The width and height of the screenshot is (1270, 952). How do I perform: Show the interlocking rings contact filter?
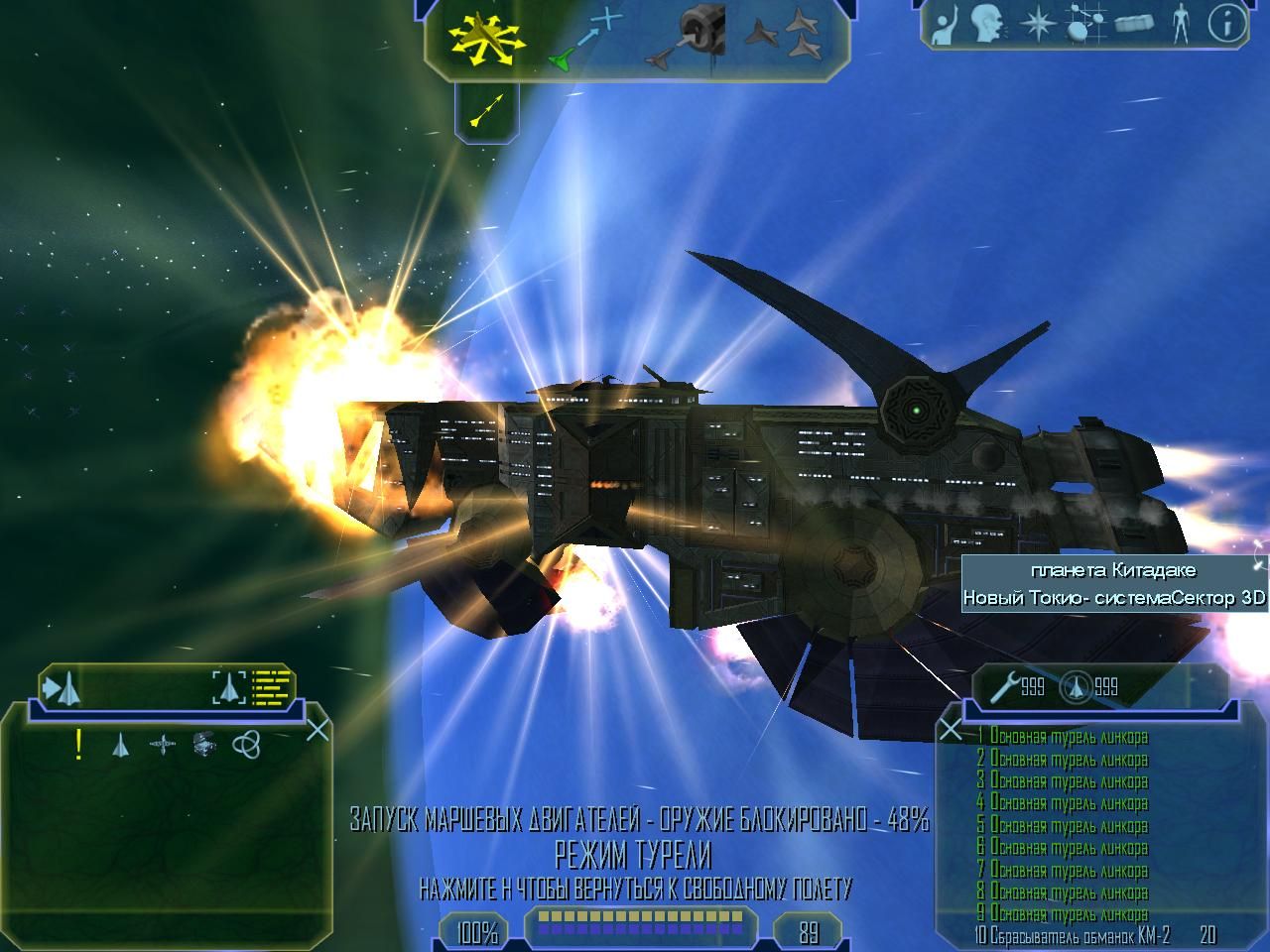point(246,744)
